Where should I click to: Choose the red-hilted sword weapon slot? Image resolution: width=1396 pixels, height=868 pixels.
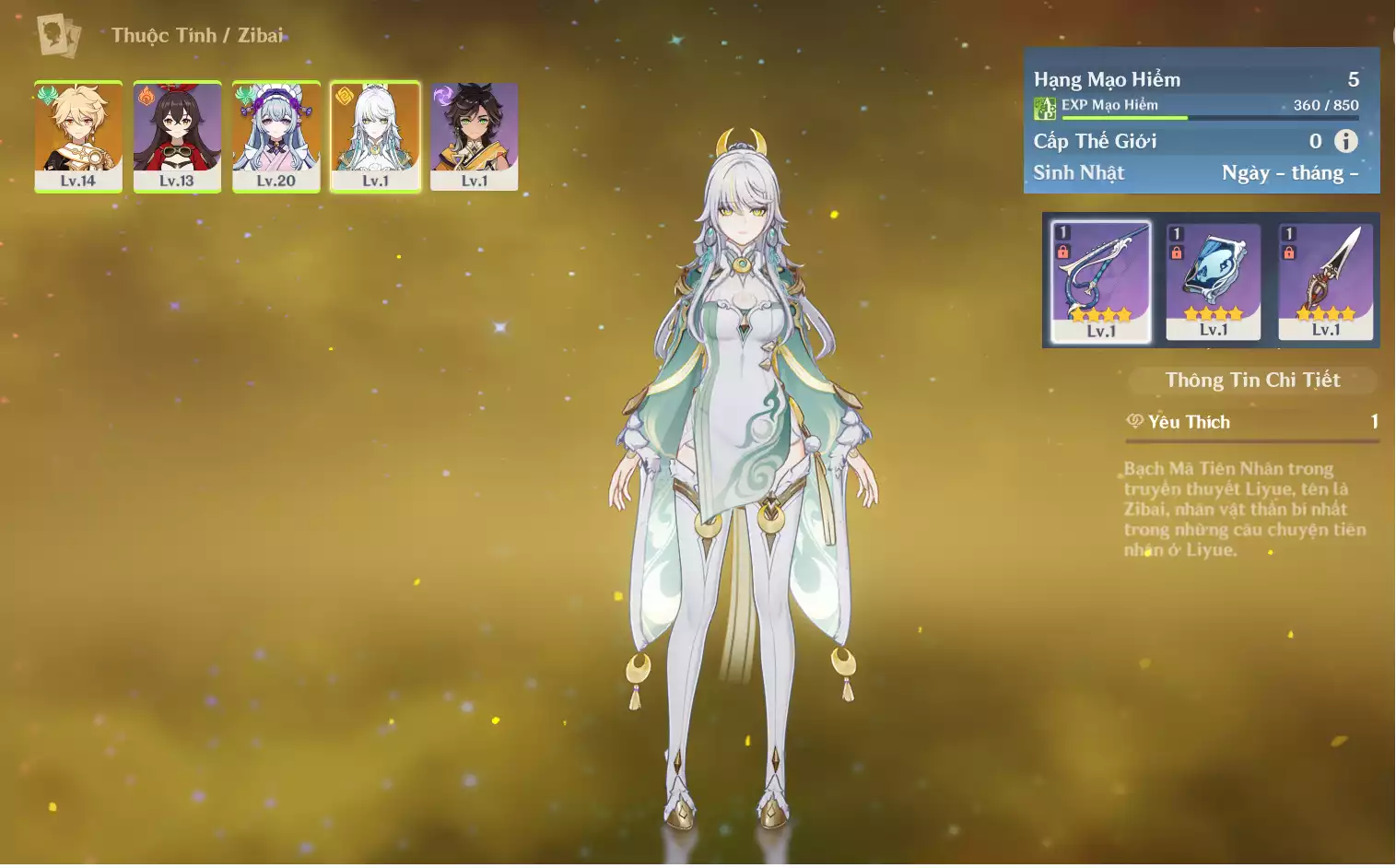[1326, 282]
